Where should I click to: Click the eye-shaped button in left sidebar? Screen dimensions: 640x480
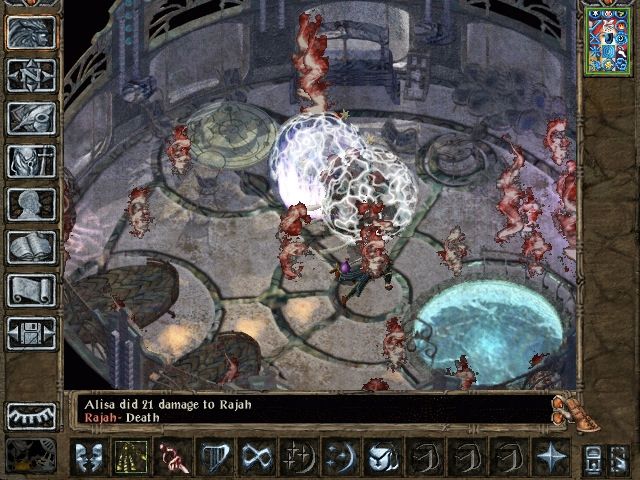[31, 416]
